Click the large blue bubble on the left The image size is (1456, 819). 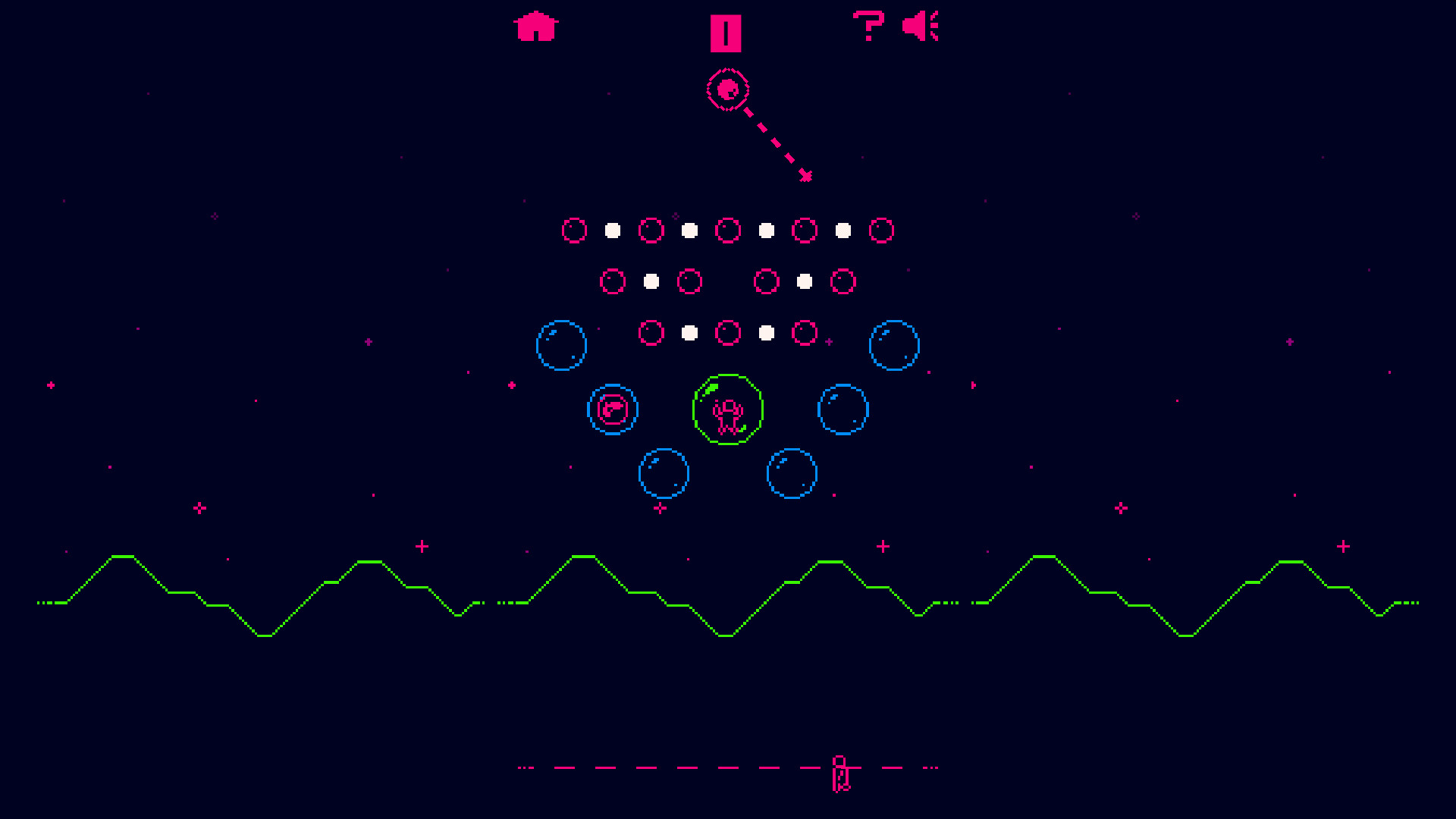tap(563, 346)
